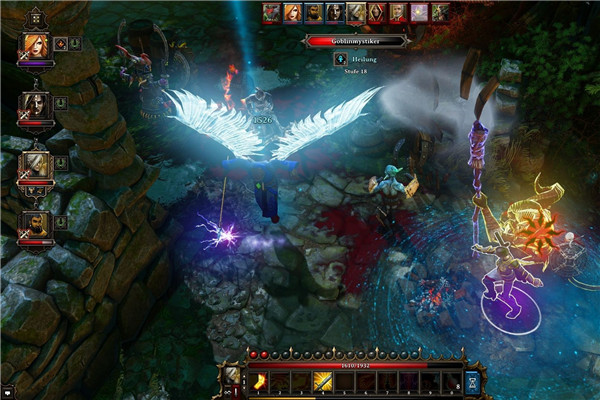Select the first goblin portrait in turn order
This screenshot has height=400, width=600.
(x=271, y=13)
